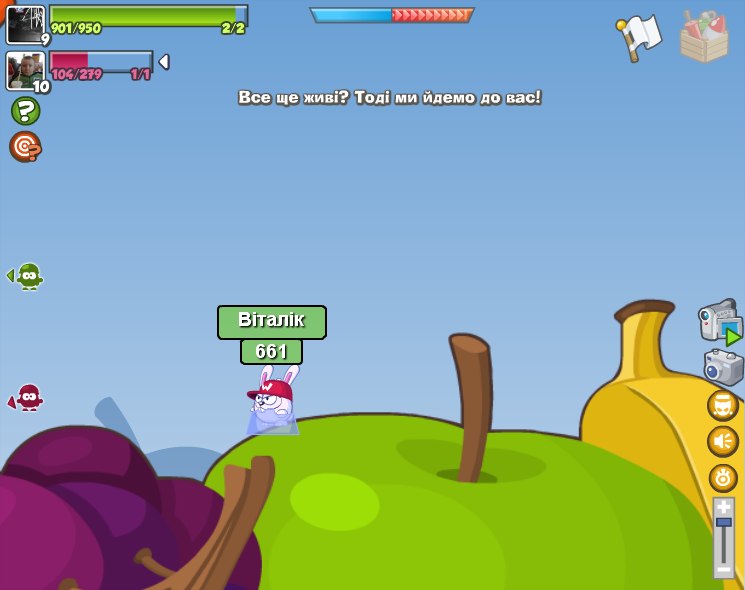Select the level 10 player avatar
Image resolution: width=745 pixels, height=590 pixels.
(x=25, y=70)
